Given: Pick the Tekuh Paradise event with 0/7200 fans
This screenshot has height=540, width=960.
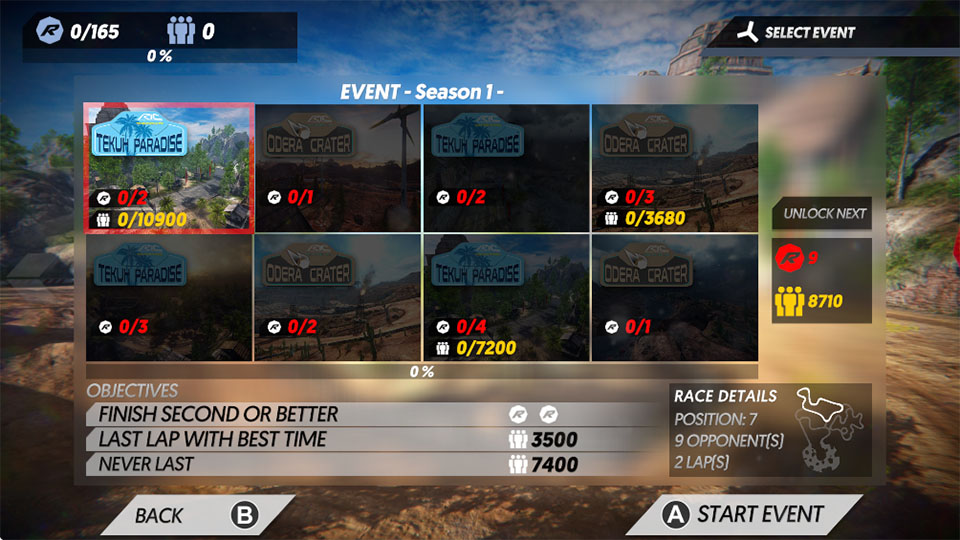Looking at the screenshot, I should pos(506,297).
